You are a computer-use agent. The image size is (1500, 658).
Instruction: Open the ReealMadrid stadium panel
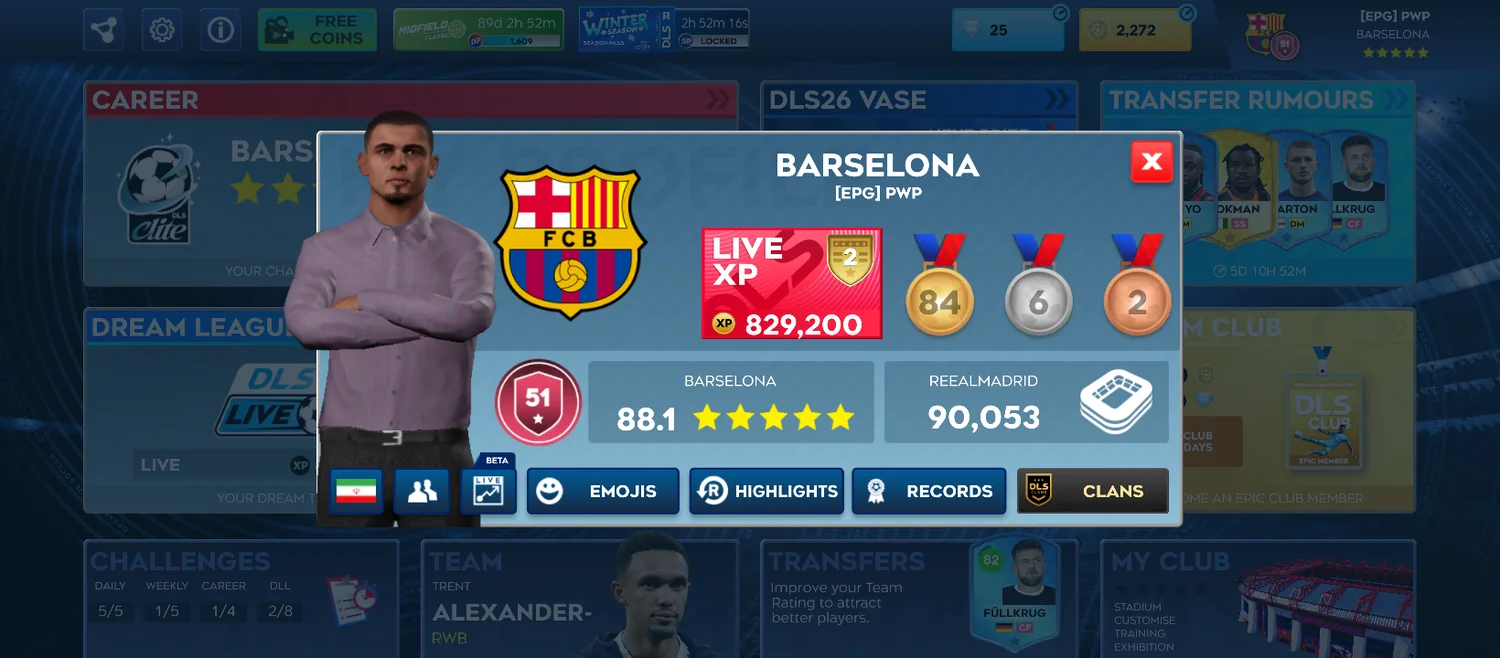coord(1026,402)
